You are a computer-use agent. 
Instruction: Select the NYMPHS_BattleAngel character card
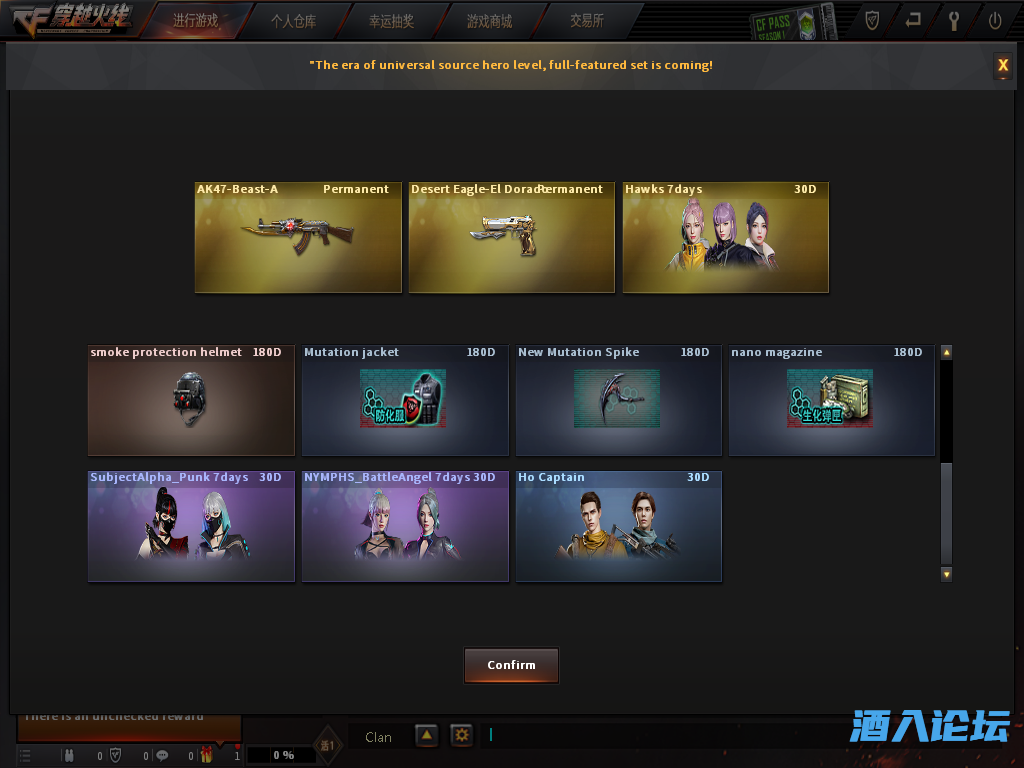(405, 526)
